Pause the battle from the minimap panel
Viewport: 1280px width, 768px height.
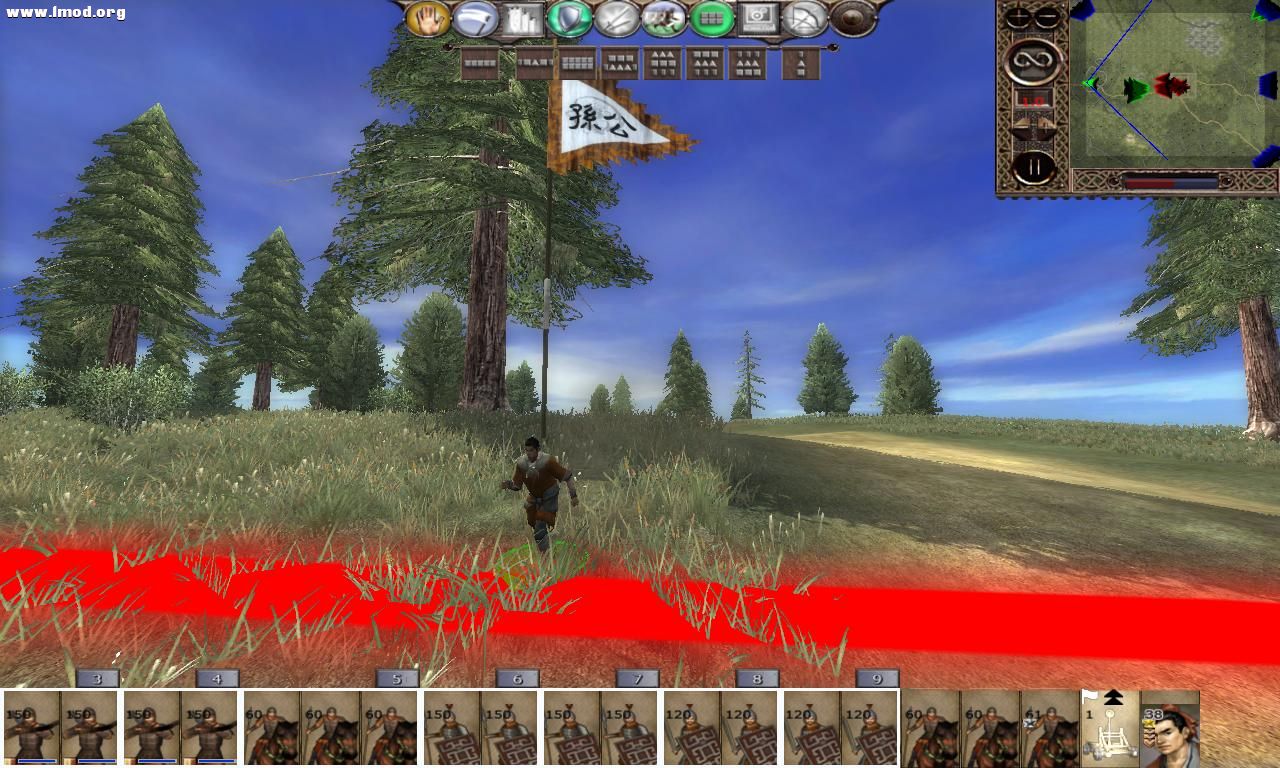point(1034,166)
